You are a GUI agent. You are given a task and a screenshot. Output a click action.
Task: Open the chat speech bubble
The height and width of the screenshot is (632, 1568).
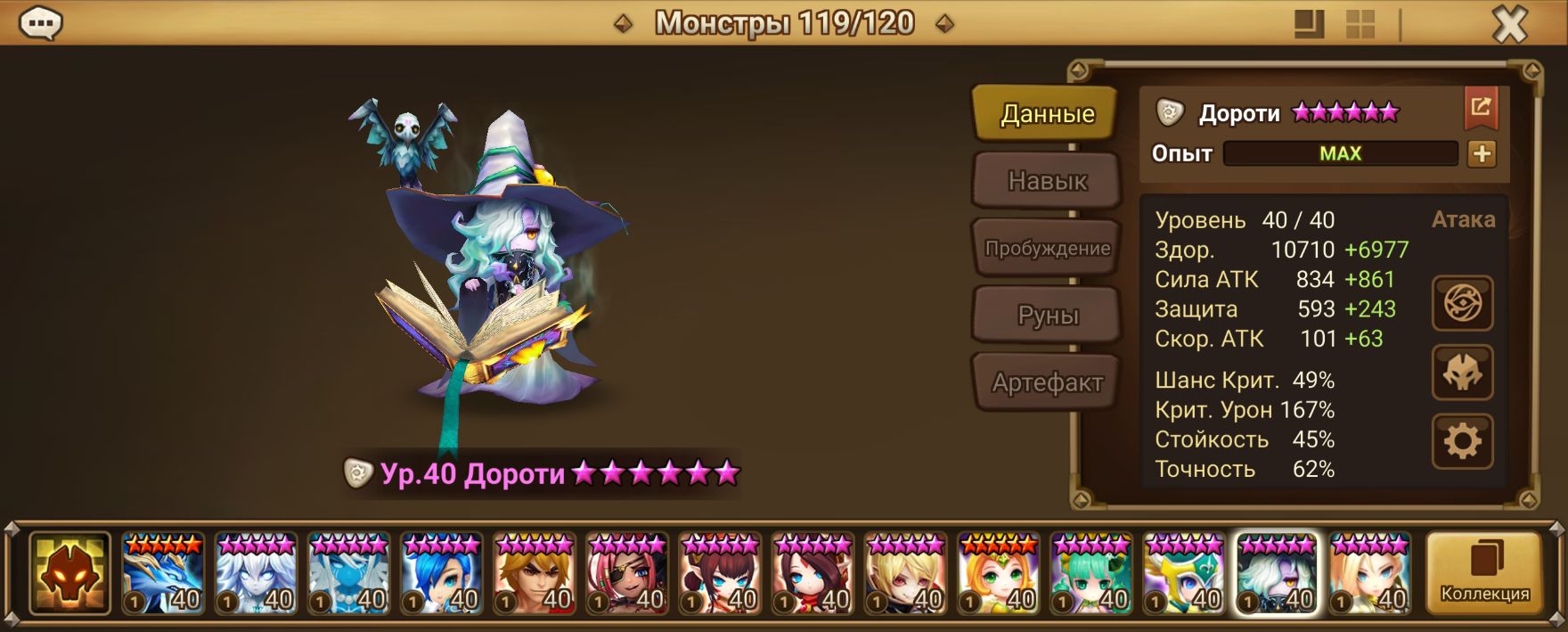click(x=41, y=24)
